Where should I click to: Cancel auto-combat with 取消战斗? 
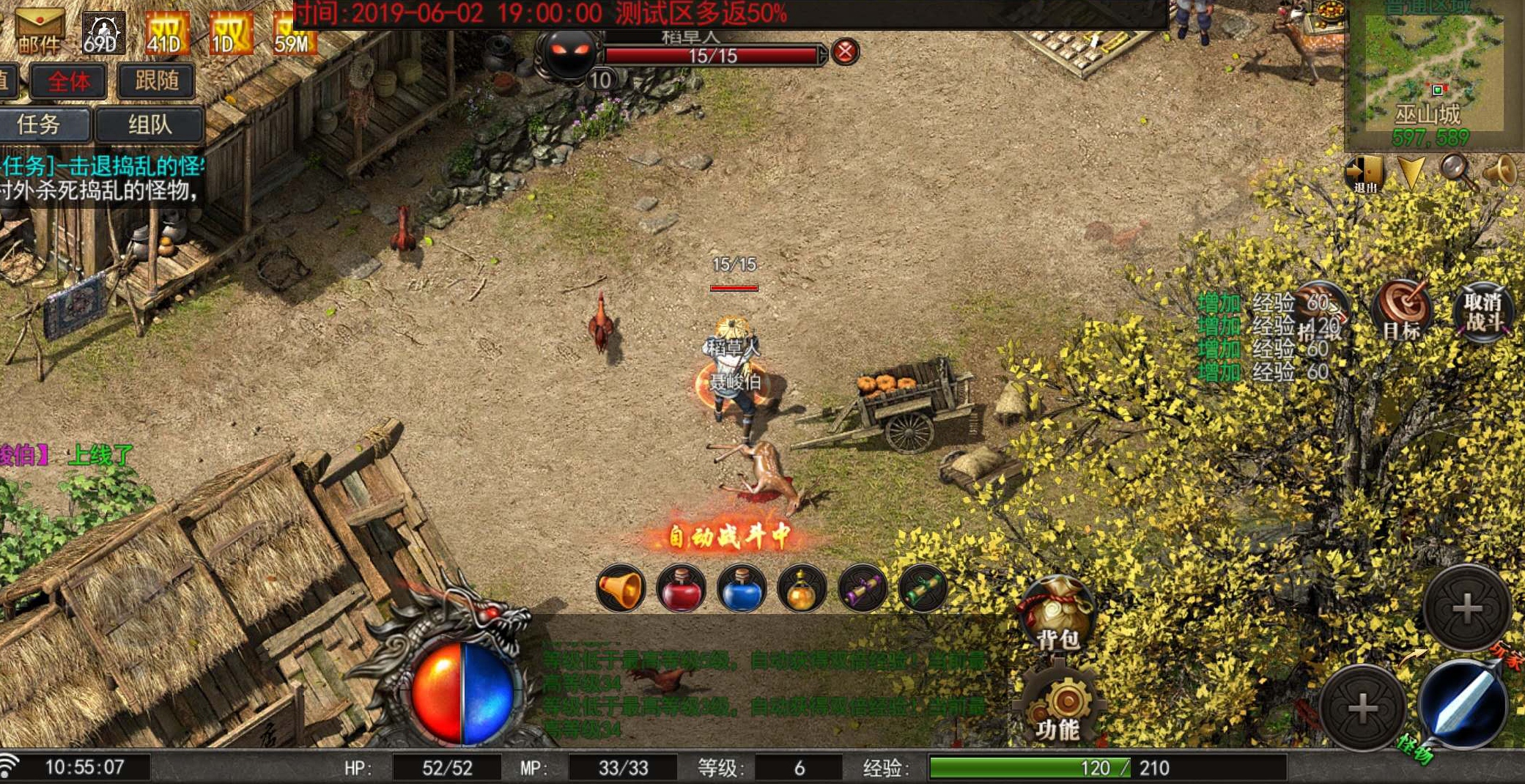[x=1483, y=312]
